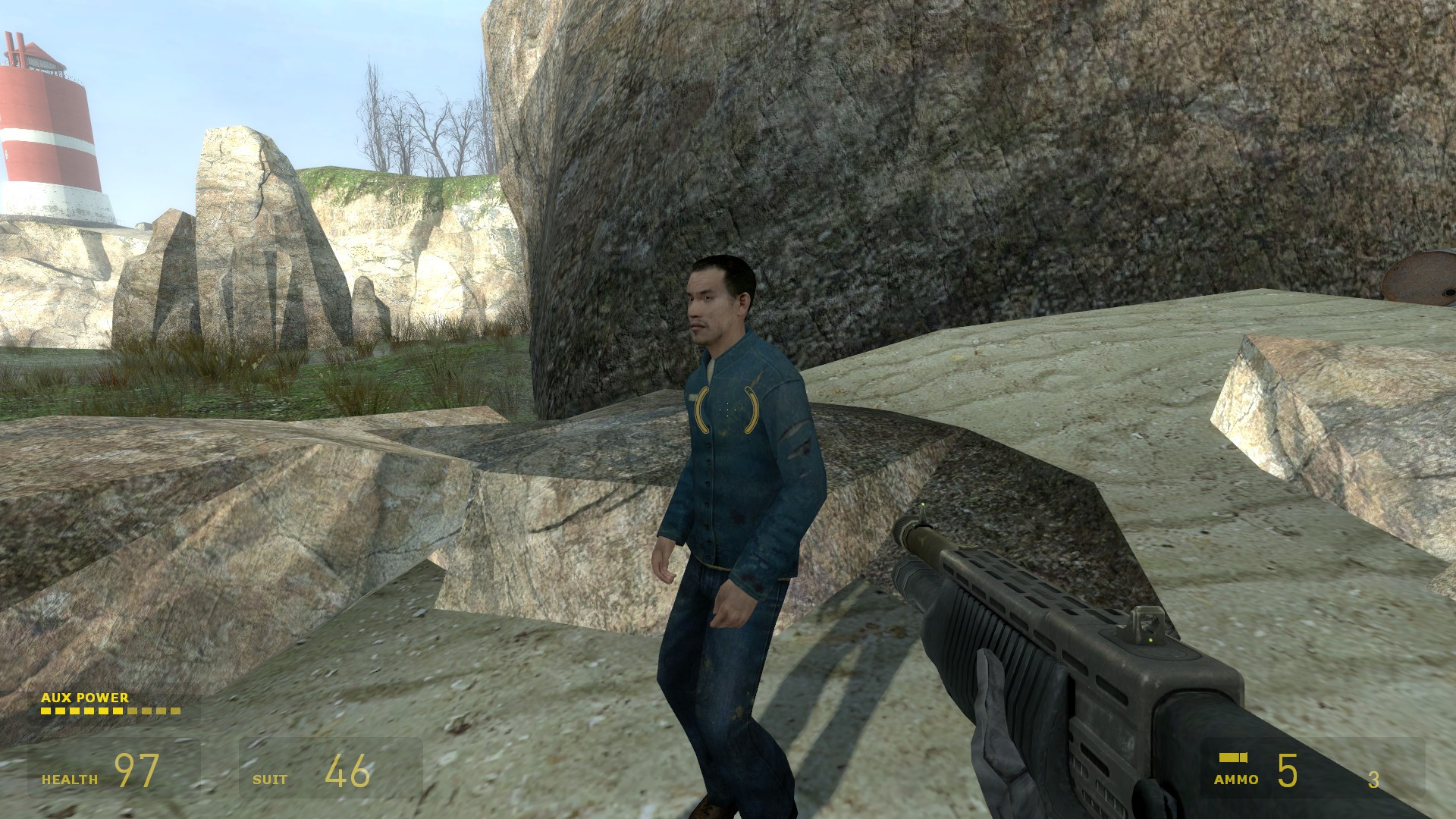1456x819 pixels.
Task: Select the HEALTH HUD tab
Action: (68, 778)
